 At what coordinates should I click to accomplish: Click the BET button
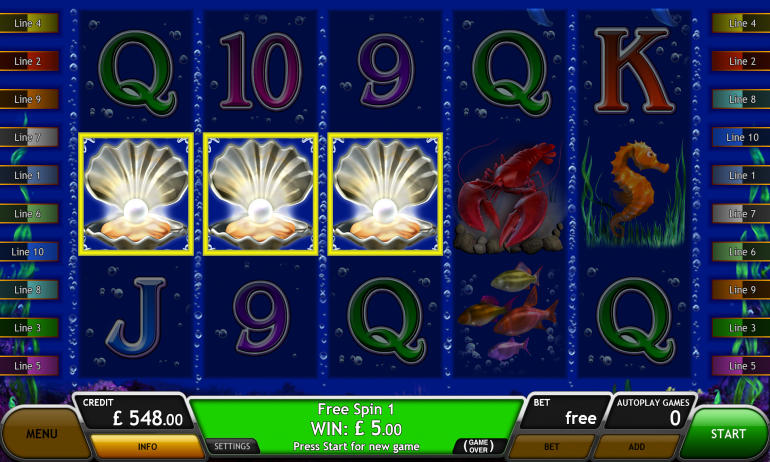click(x=551, y=446)
